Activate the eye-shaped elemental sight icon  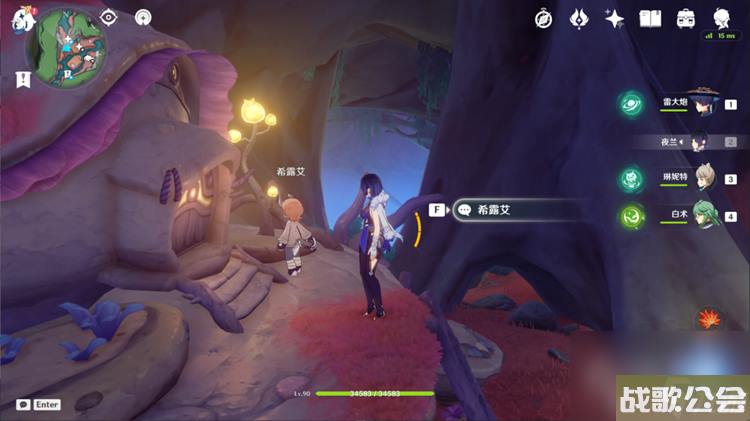[x=110, y=17]
